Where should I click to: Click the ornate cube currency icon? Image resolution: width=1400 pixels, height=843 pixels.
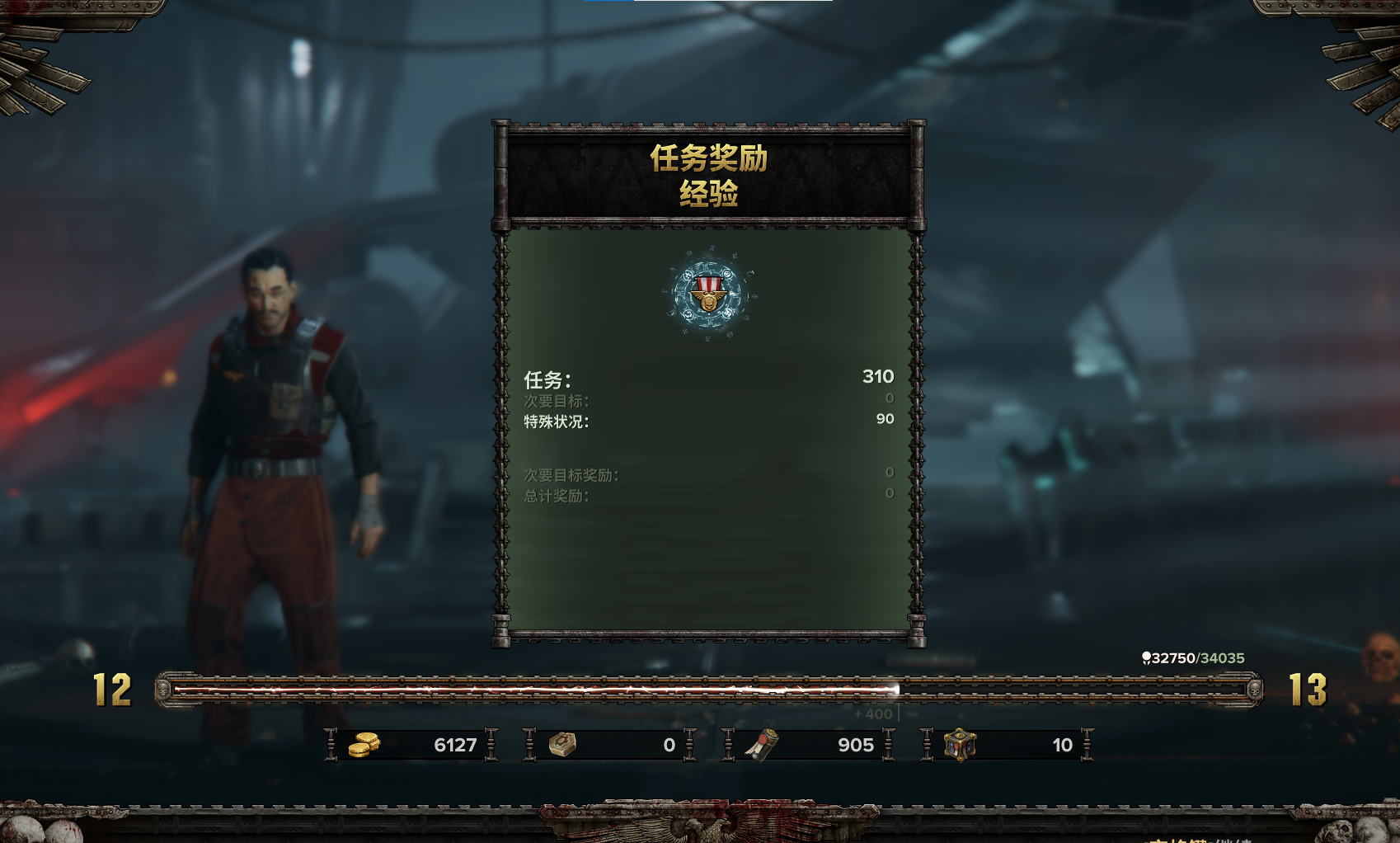(960, 745)
